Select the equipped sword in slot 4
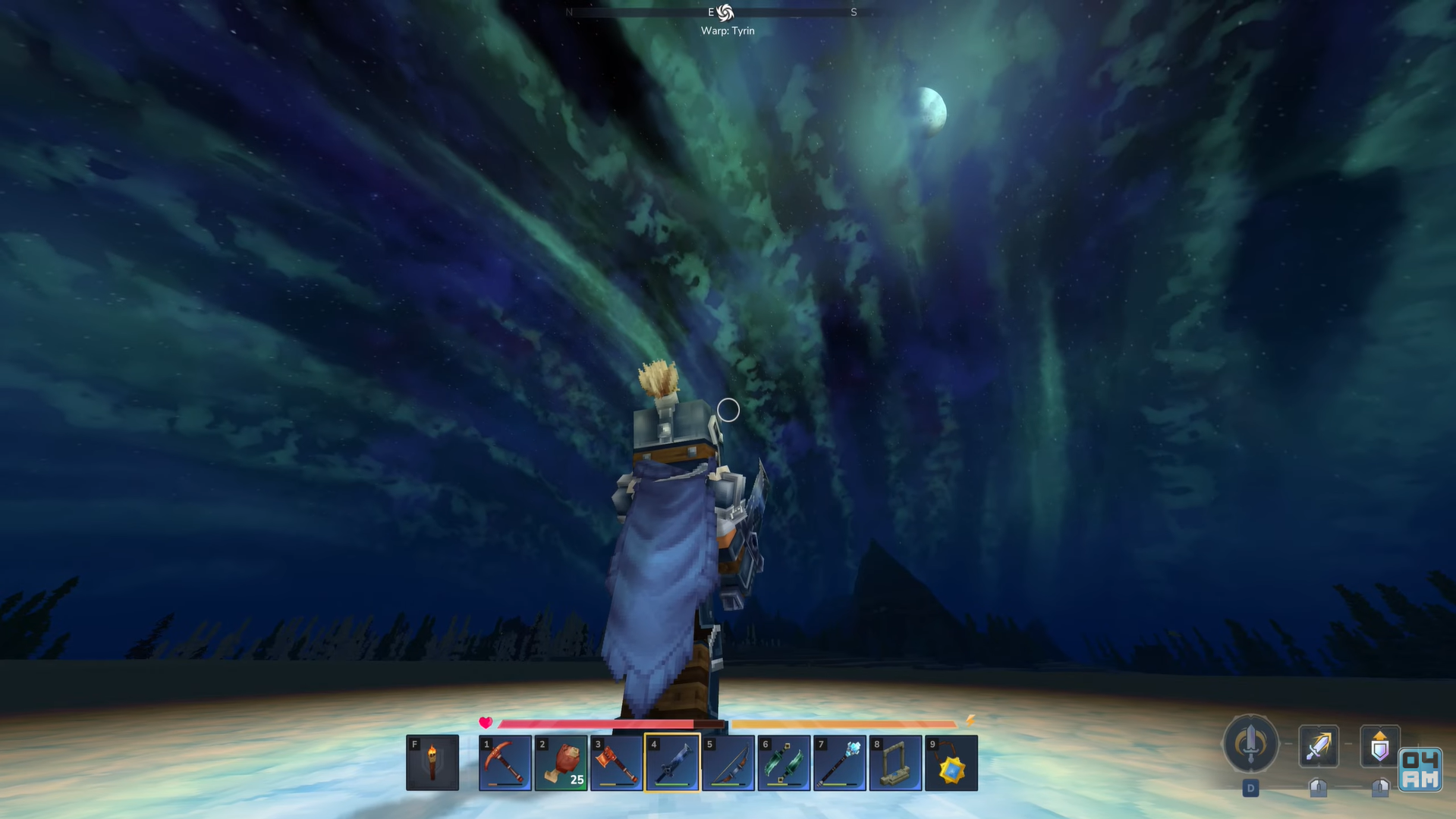Viewport: 1456px width, 819px height. tap(672, 762)
